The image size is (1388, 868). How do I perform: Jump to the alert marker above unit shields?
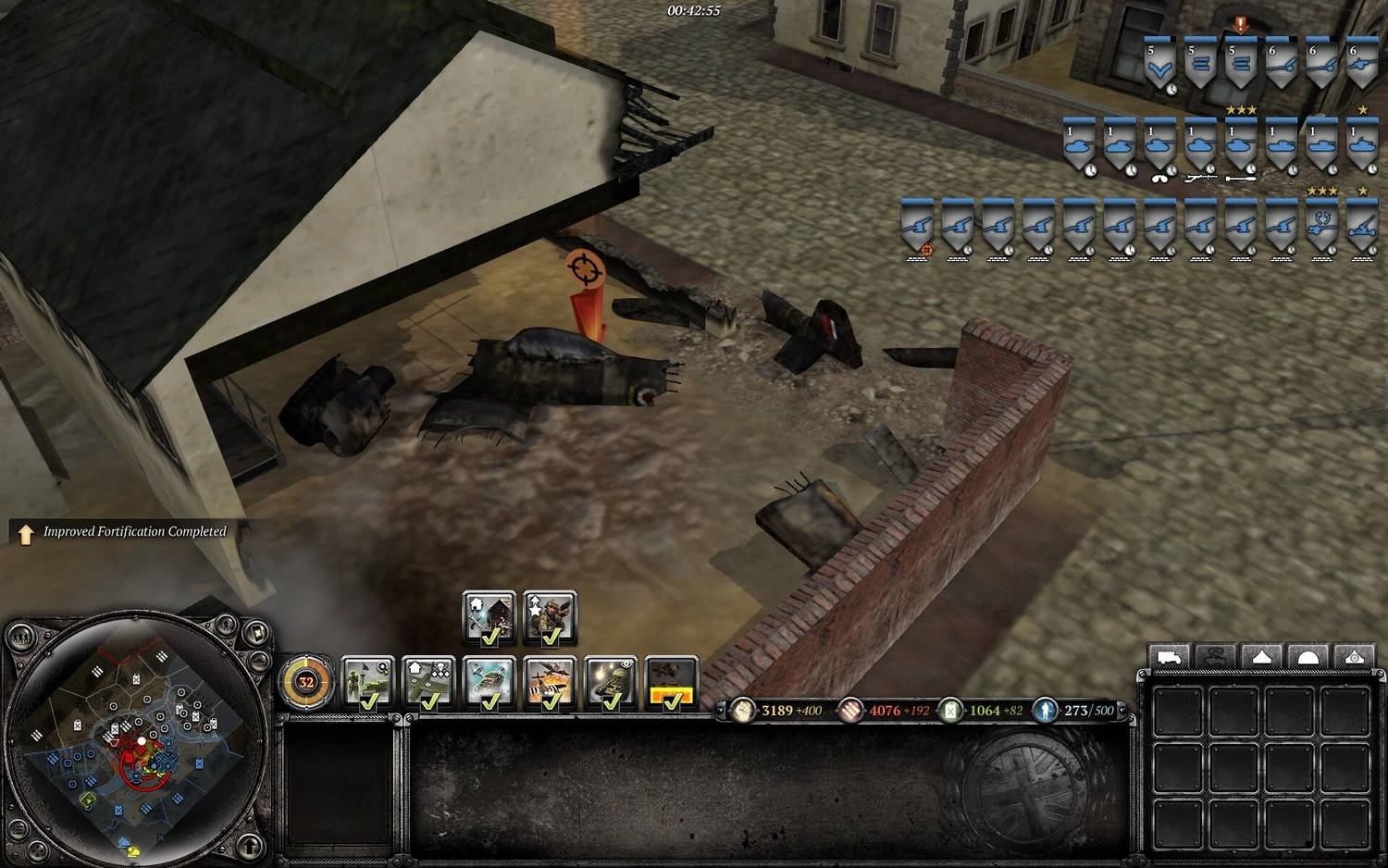click(1240, 24)
